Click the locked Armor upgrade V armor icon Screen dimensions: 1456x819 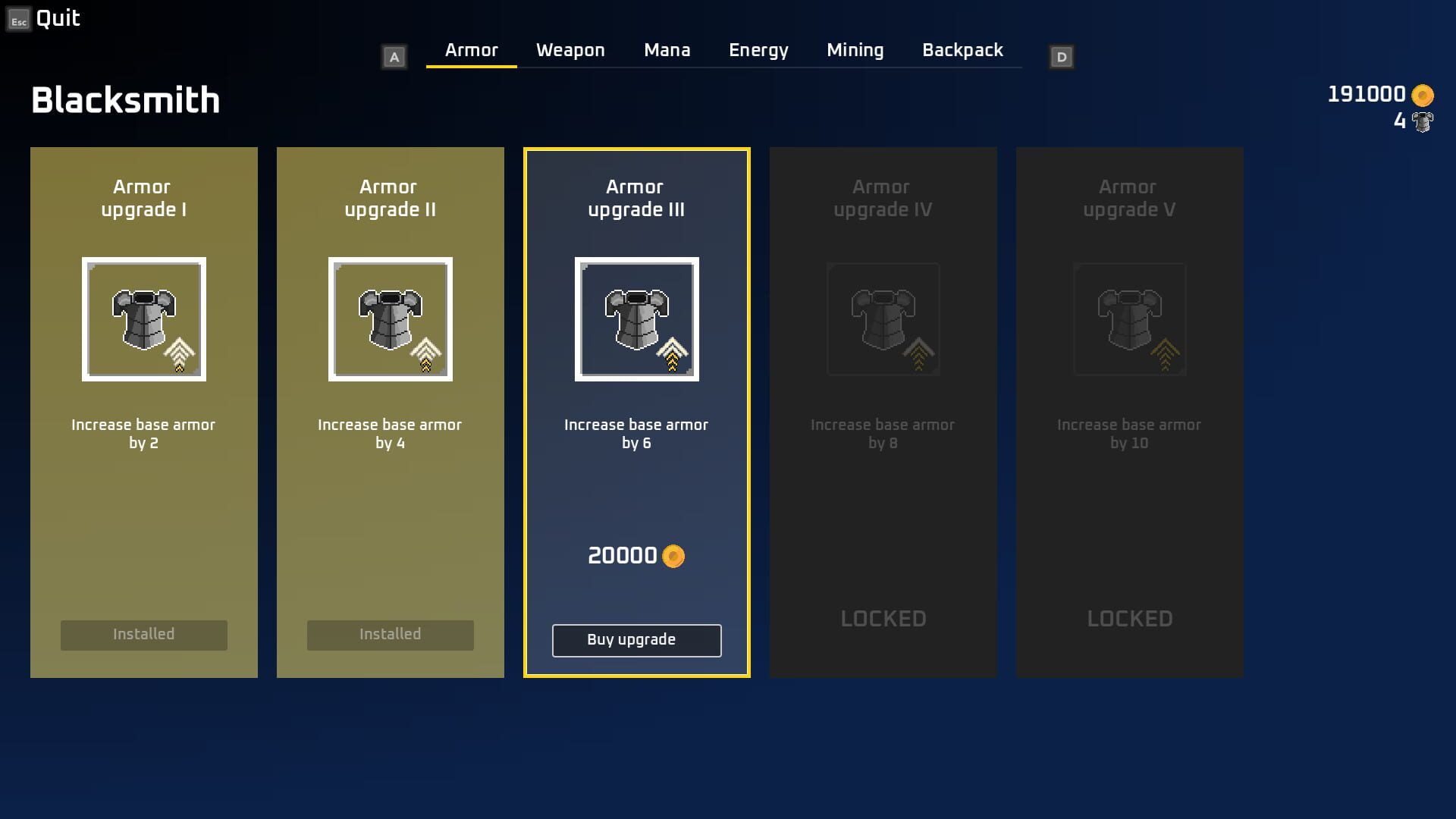[1129, 318]
